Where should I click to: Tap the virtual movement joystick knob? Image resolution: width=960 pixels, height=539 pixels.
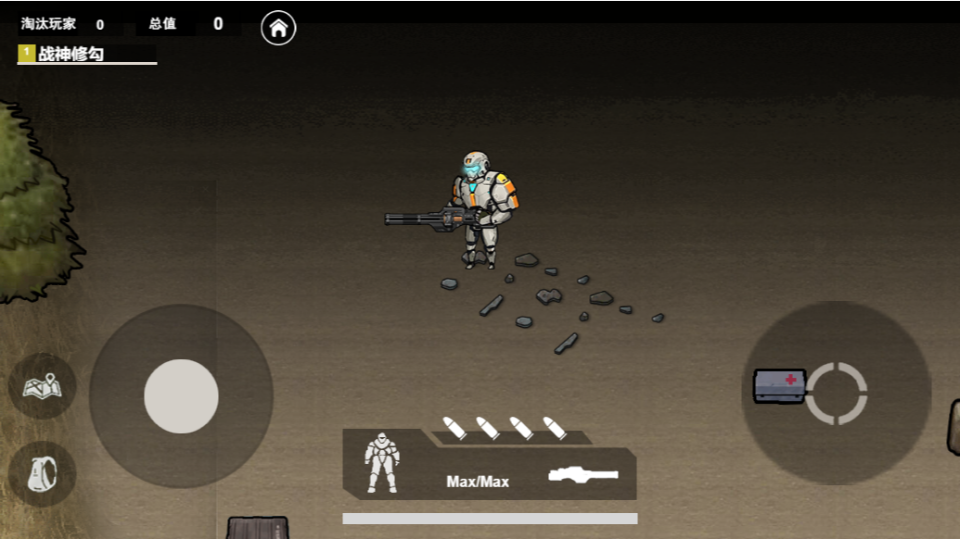point(181,396)
